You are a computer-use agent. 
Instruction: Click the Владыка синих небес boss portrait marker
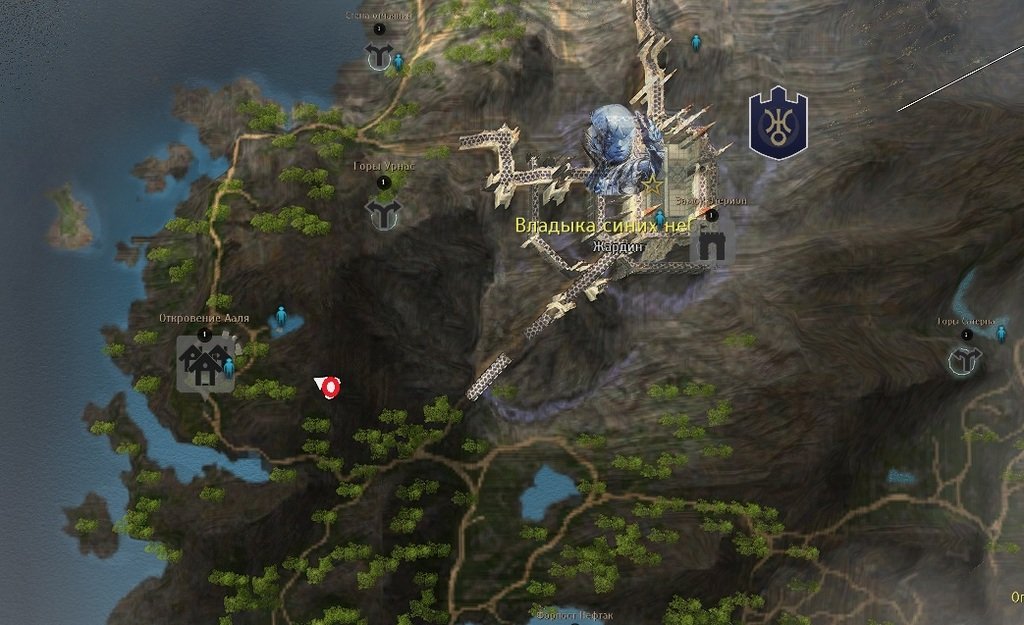618,151
